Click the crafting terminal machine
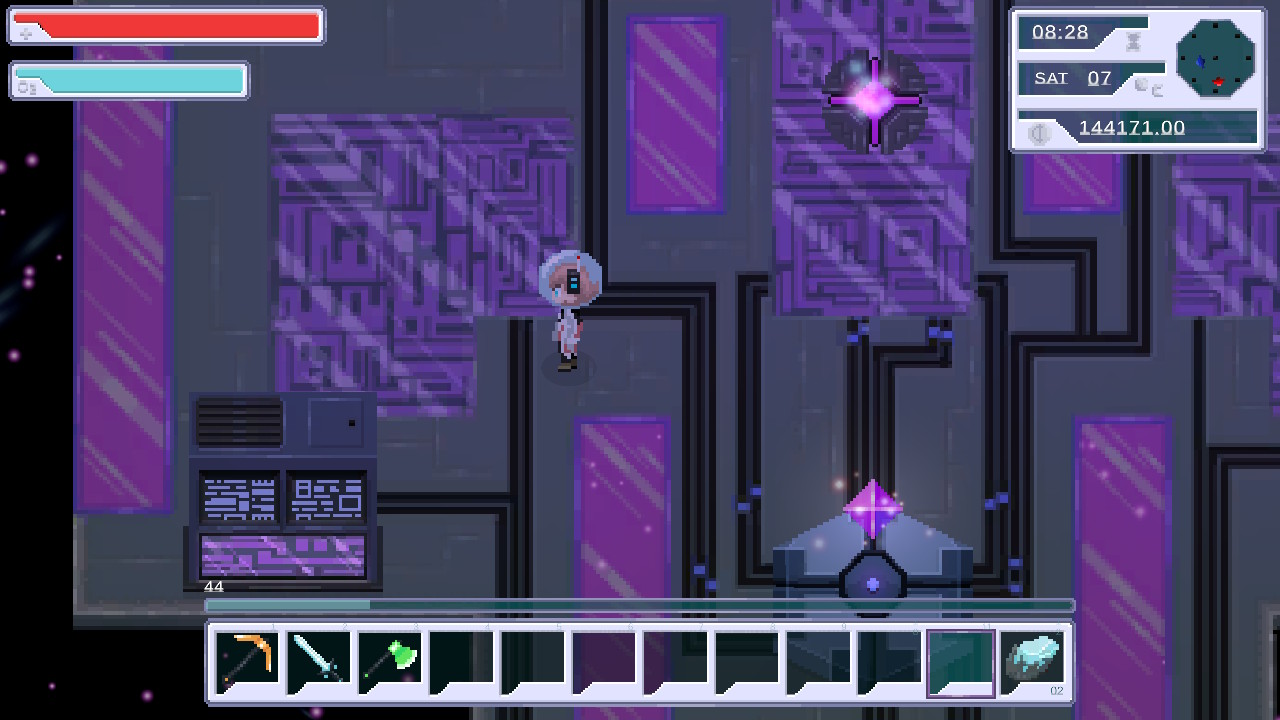Screen dimensions: 1280x720 pyautogui.click(x=283, y=490)
